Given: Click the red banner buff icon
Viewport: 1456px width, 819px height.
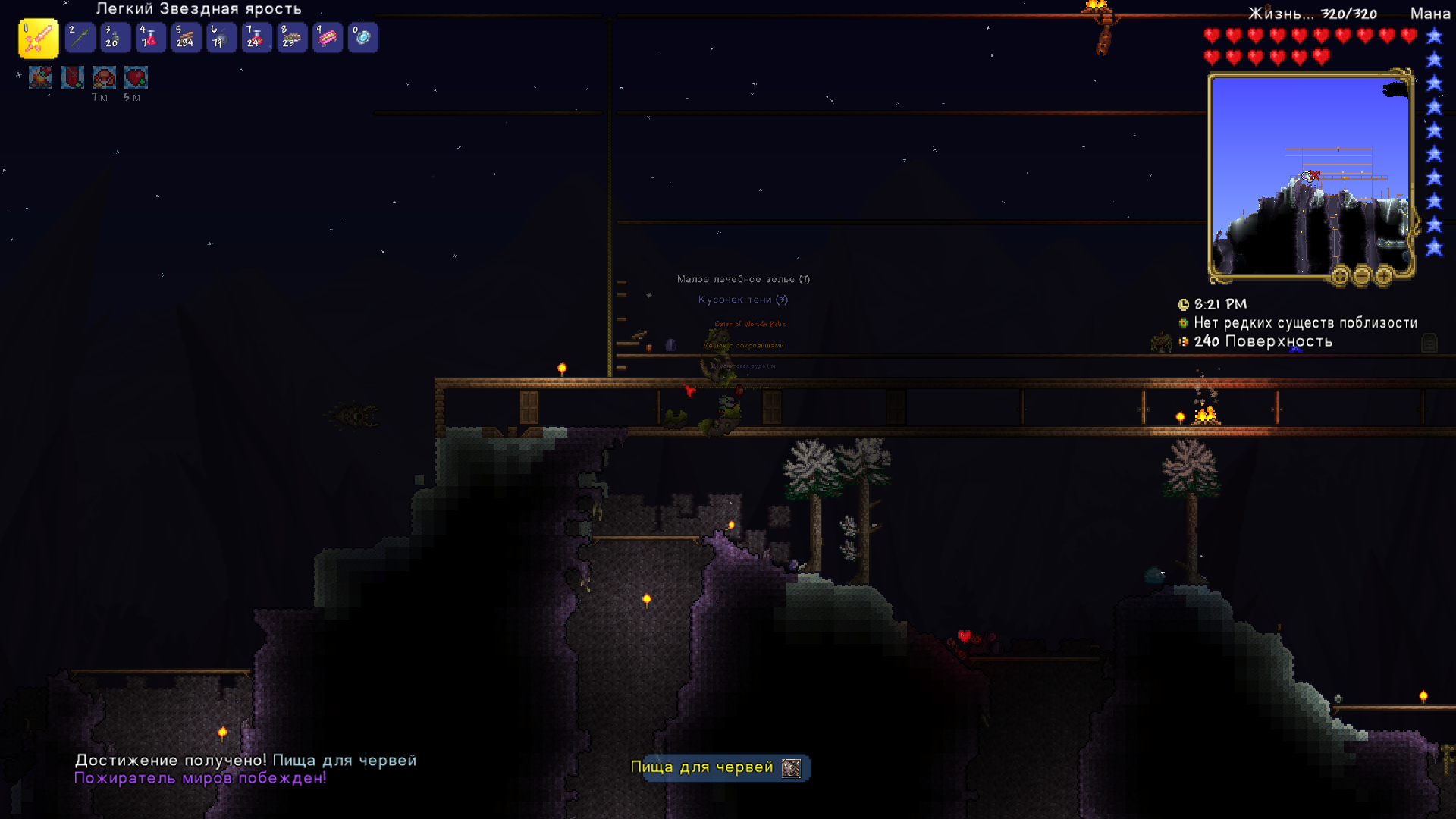Looking at the screenshot, I should click(73, 77).
